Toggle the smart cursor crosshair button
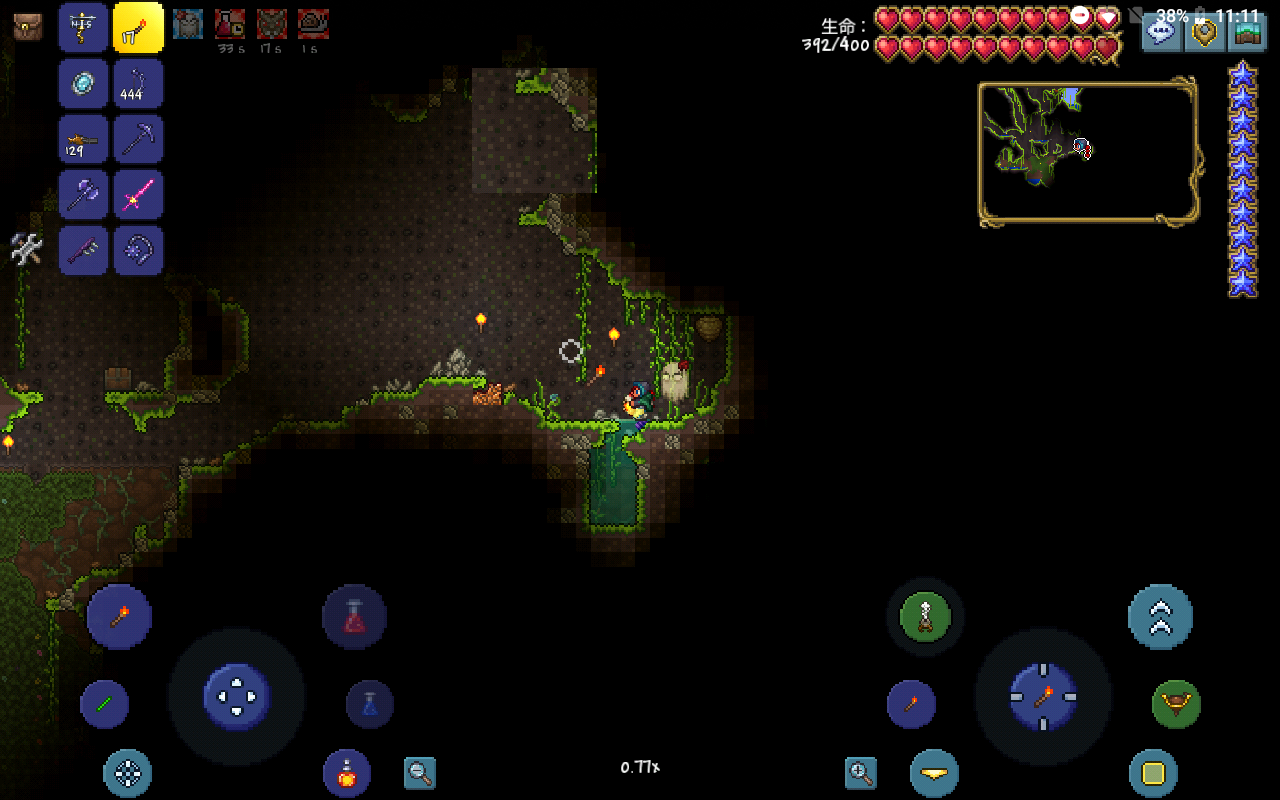 click(x=128, y=773)
